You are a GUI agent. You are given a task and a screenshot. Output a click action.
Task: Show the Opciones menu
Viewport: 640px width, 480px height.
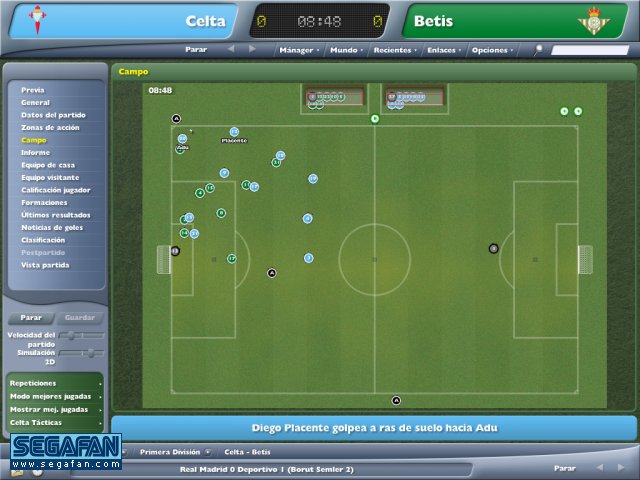pos(491,49)
